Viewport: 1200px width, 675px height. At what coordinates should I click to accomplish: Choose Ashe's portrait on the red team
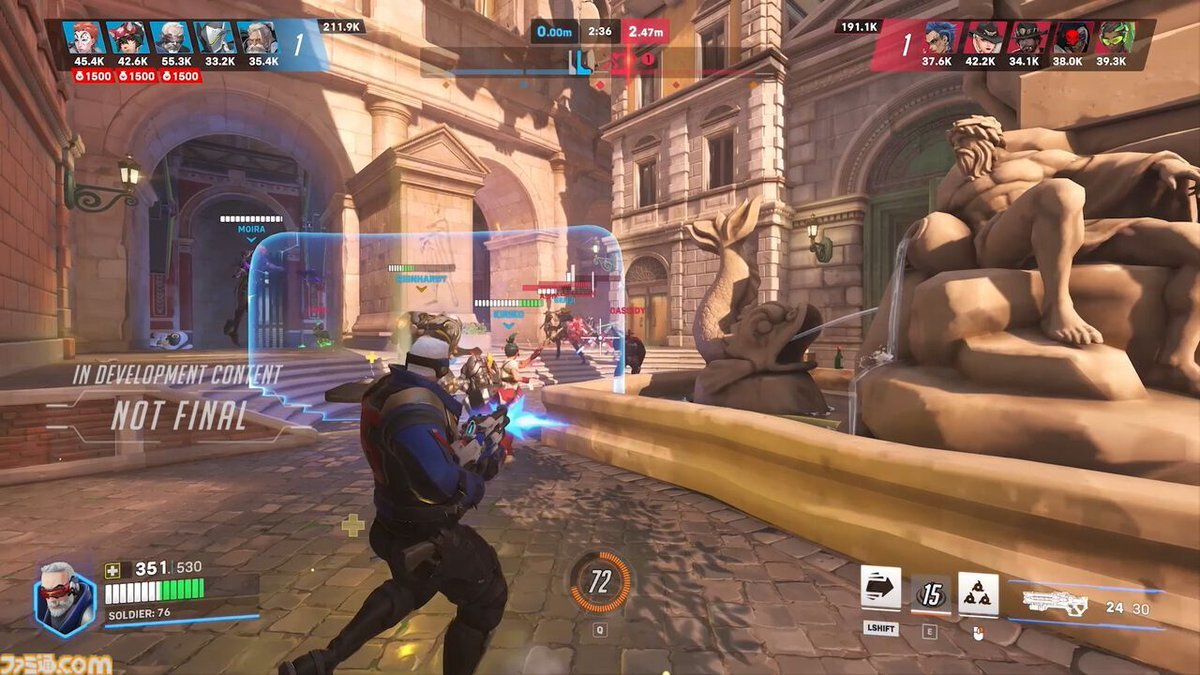tap(983, 37)
